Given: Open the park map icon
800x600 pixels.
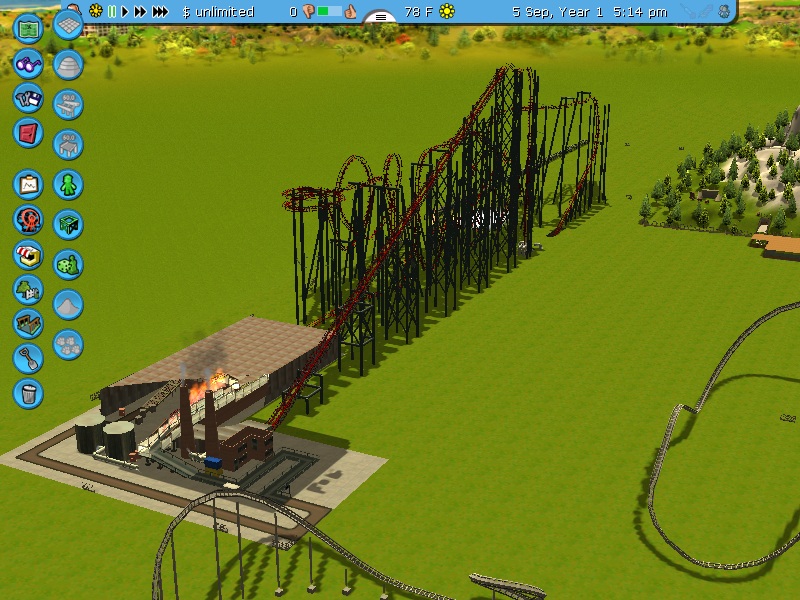Looking at the screenshot, I should pyautogui.click(x=28, y=27).
